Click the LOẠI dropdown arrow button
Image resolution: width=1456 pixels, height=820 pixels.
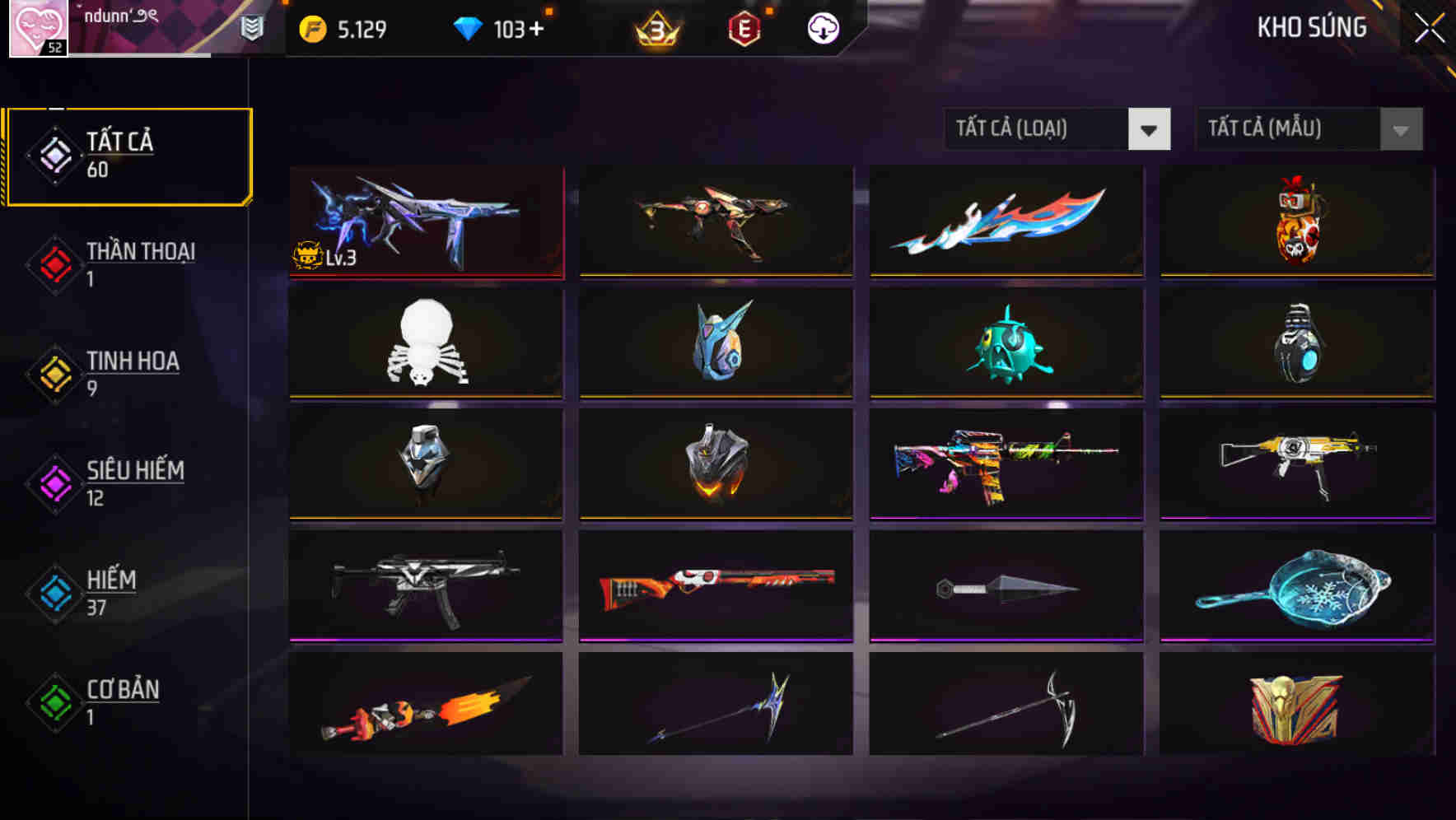(1151, 129)
